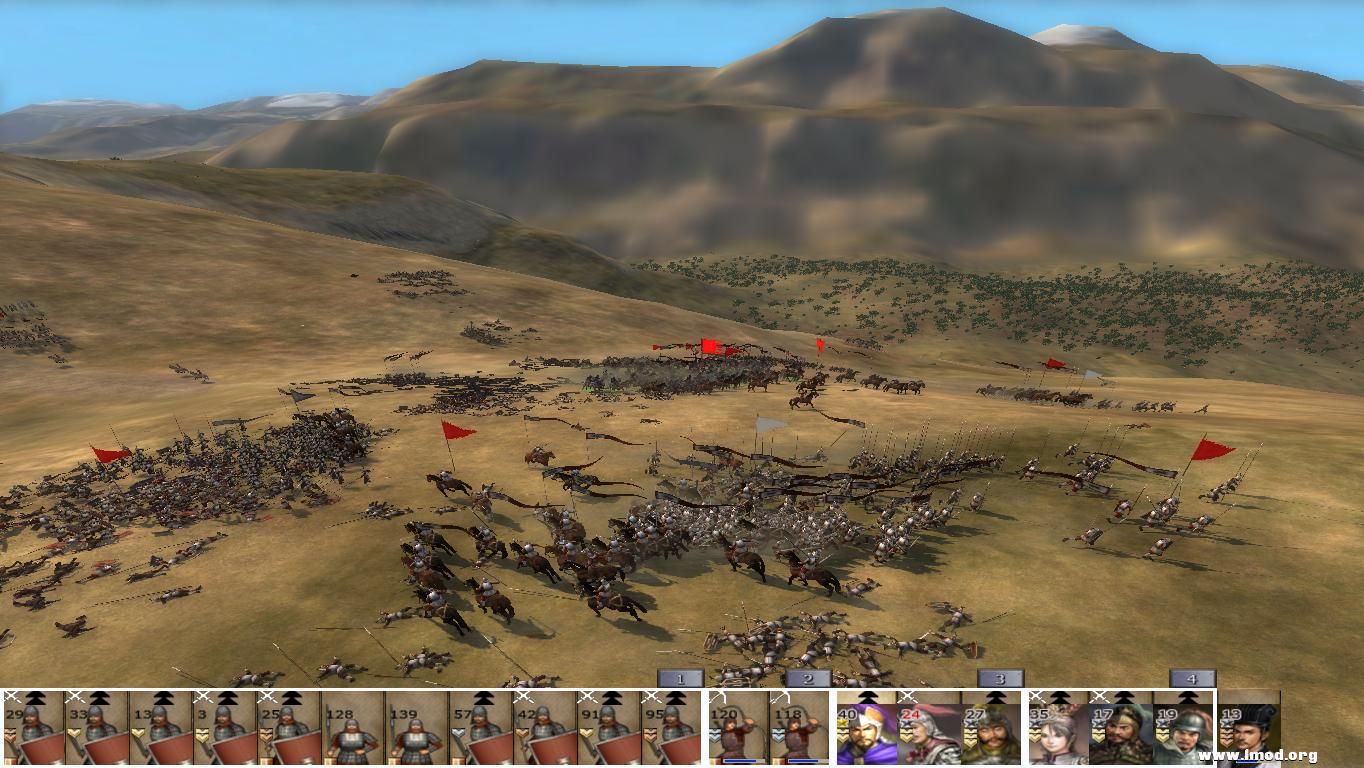Click the group 2 banner button
This screenshot has height=768, width=1364.
806,679
